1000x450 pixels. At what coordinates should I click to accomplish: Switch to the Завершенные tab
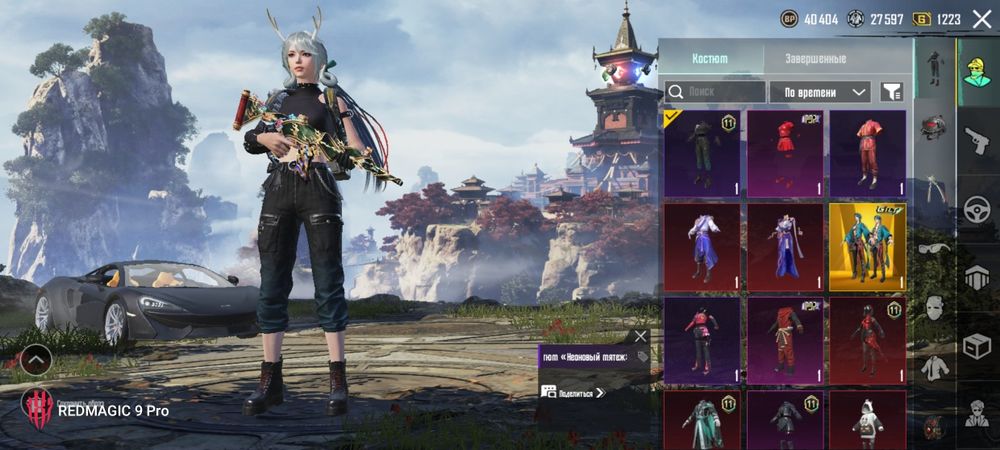click(815, 59)
